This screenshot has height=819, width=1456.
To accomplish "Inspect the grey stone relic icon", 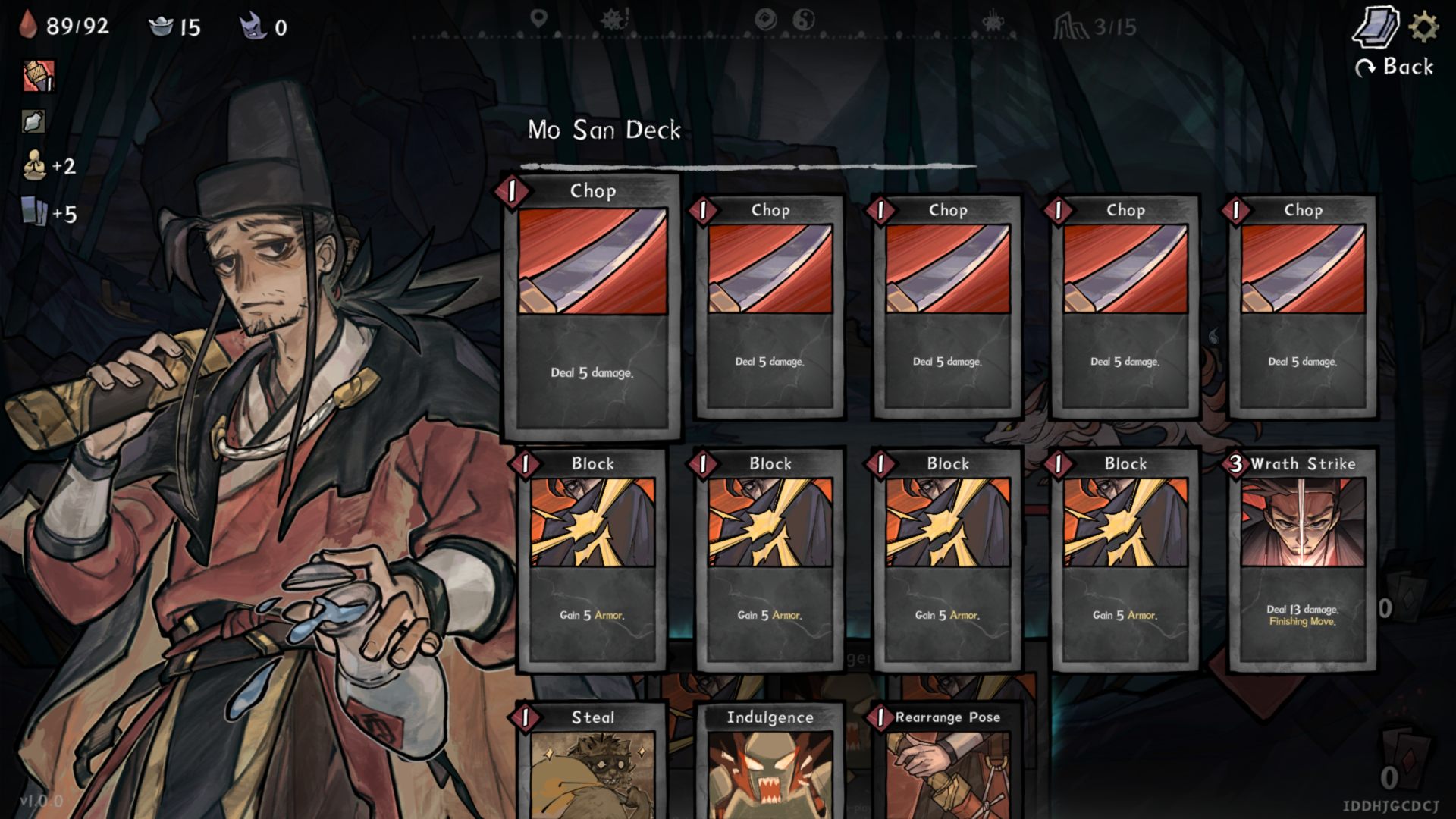I will 33,121.
